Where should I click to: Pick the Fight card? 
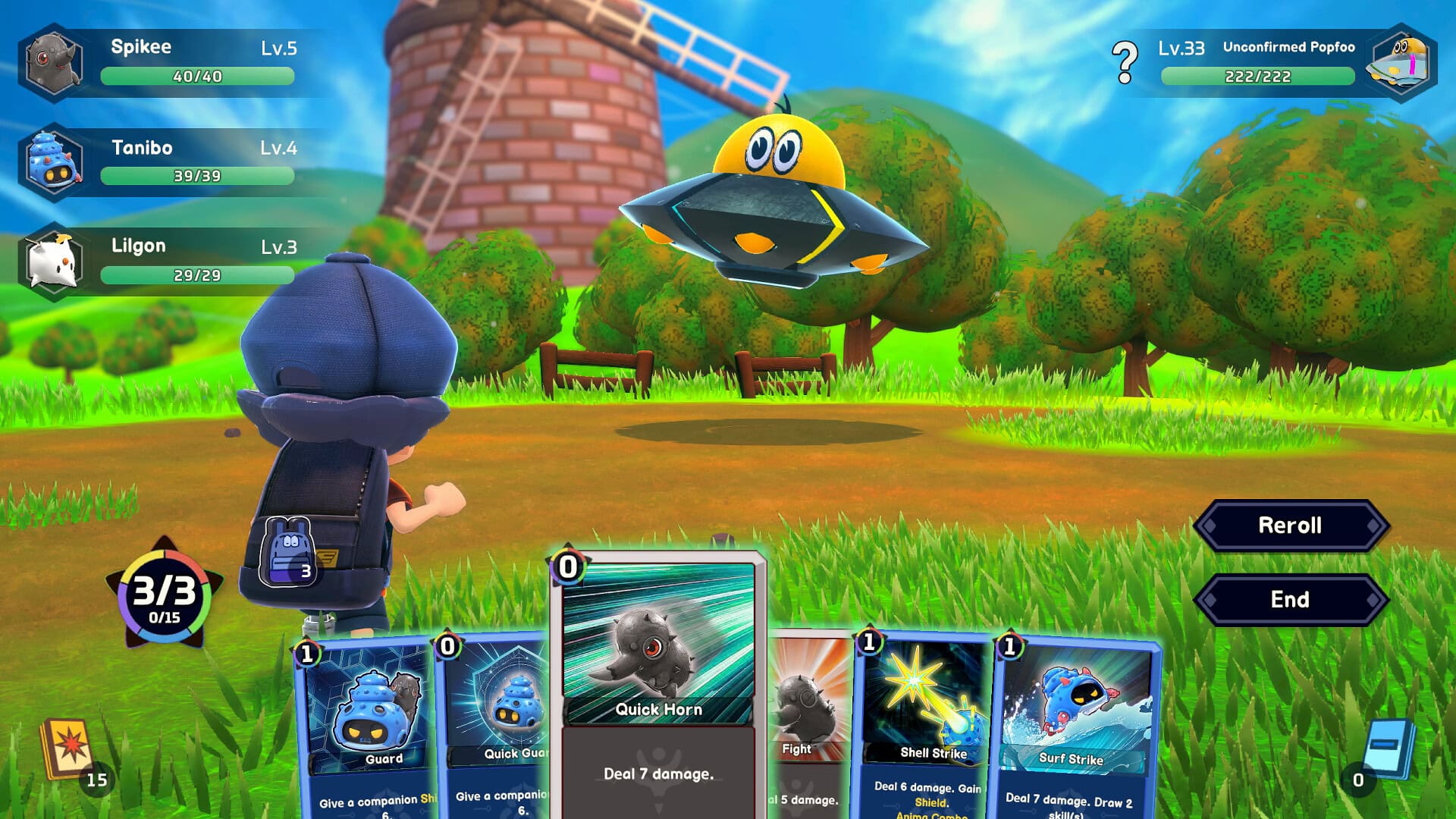808,728
